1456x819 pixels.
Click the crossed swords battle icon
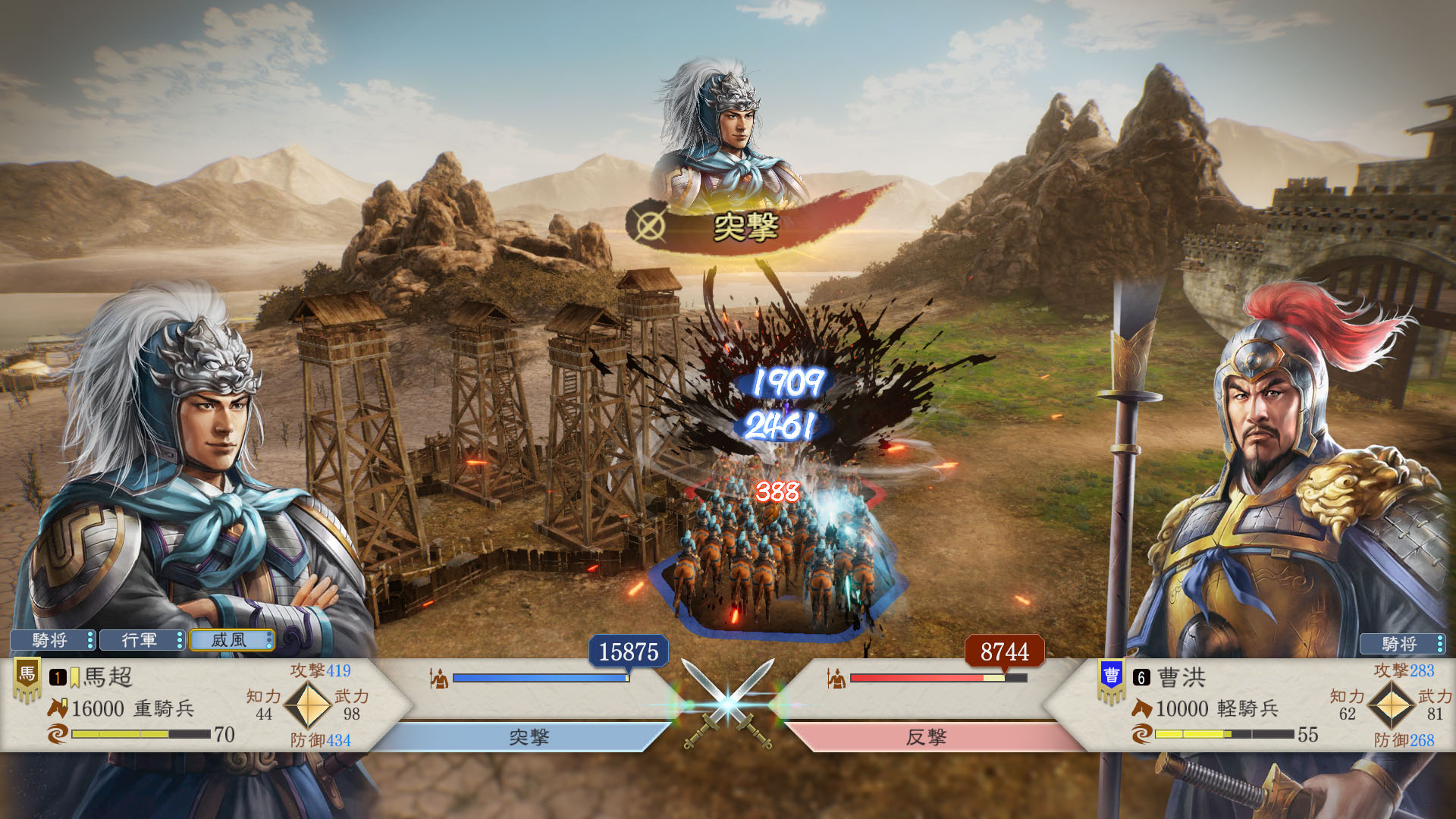(728, 704)
